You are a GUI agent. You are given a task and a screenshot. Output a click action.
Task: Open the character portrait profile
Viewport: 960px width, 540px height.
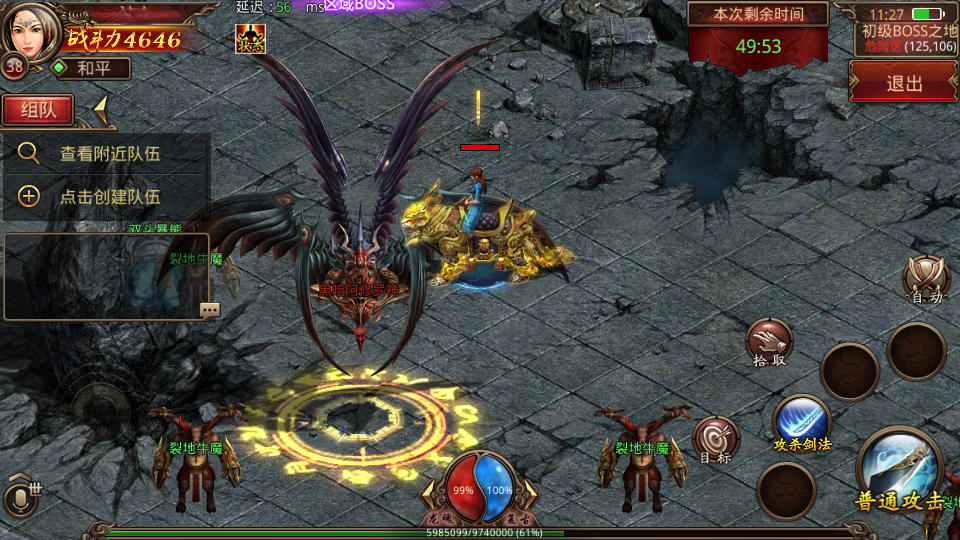click(x=30, y=29)
